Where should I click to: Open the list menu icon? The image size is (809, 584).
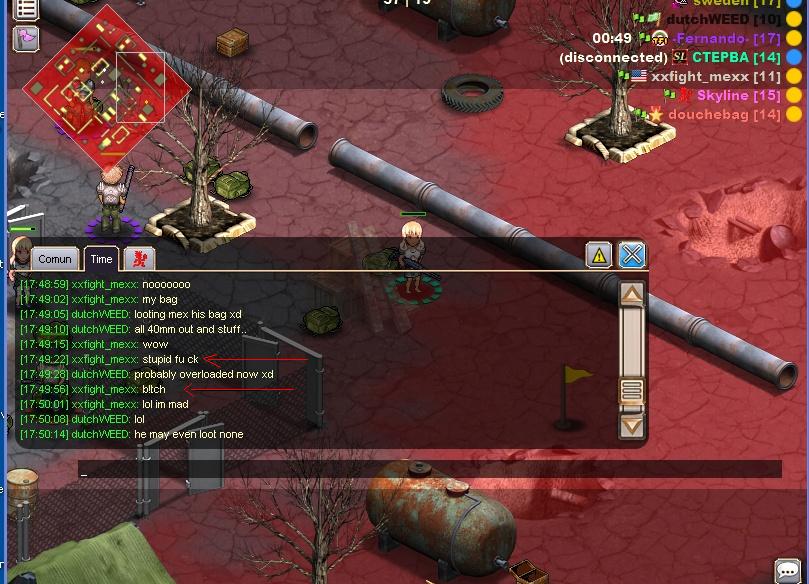click(25, 9)
